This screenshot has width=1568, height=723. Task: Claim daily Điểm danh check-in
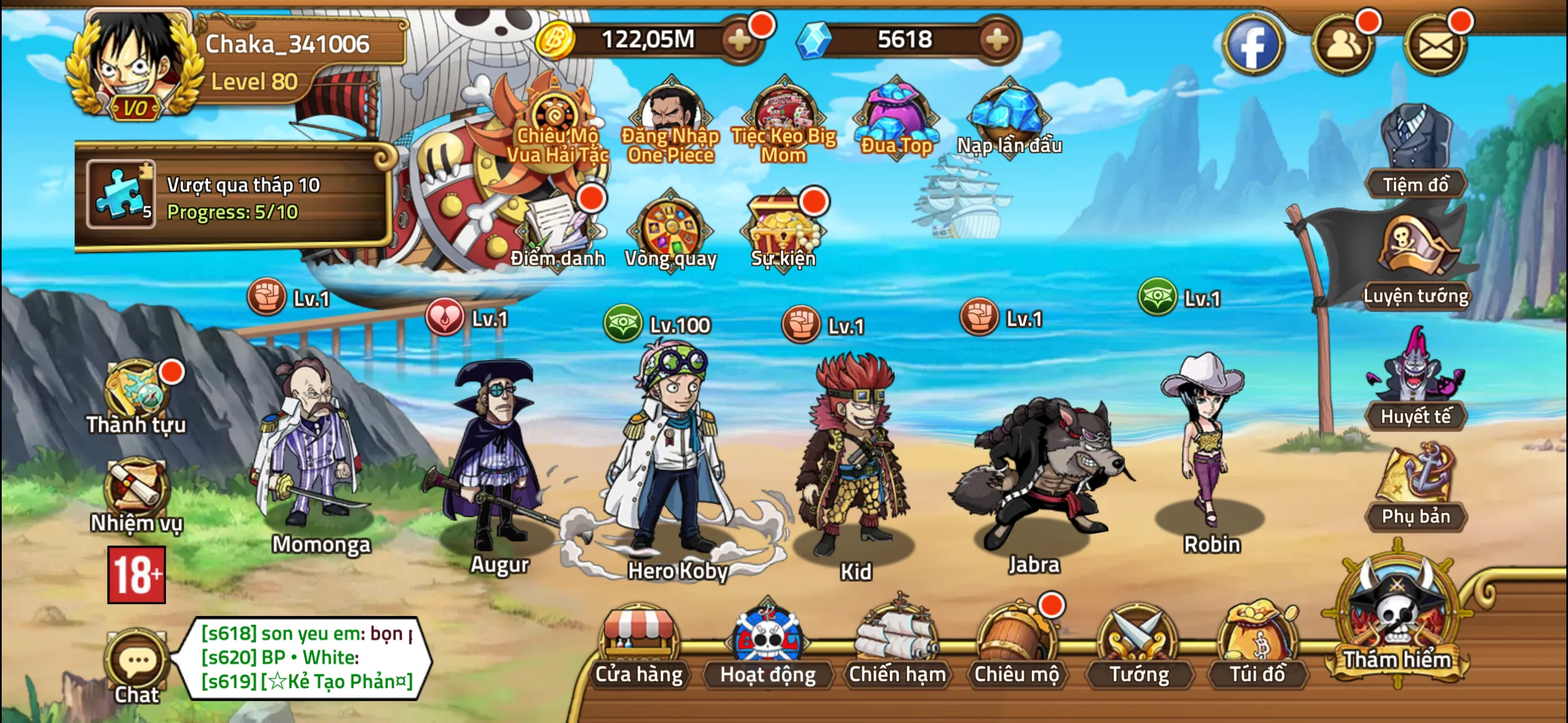[557, 231]
